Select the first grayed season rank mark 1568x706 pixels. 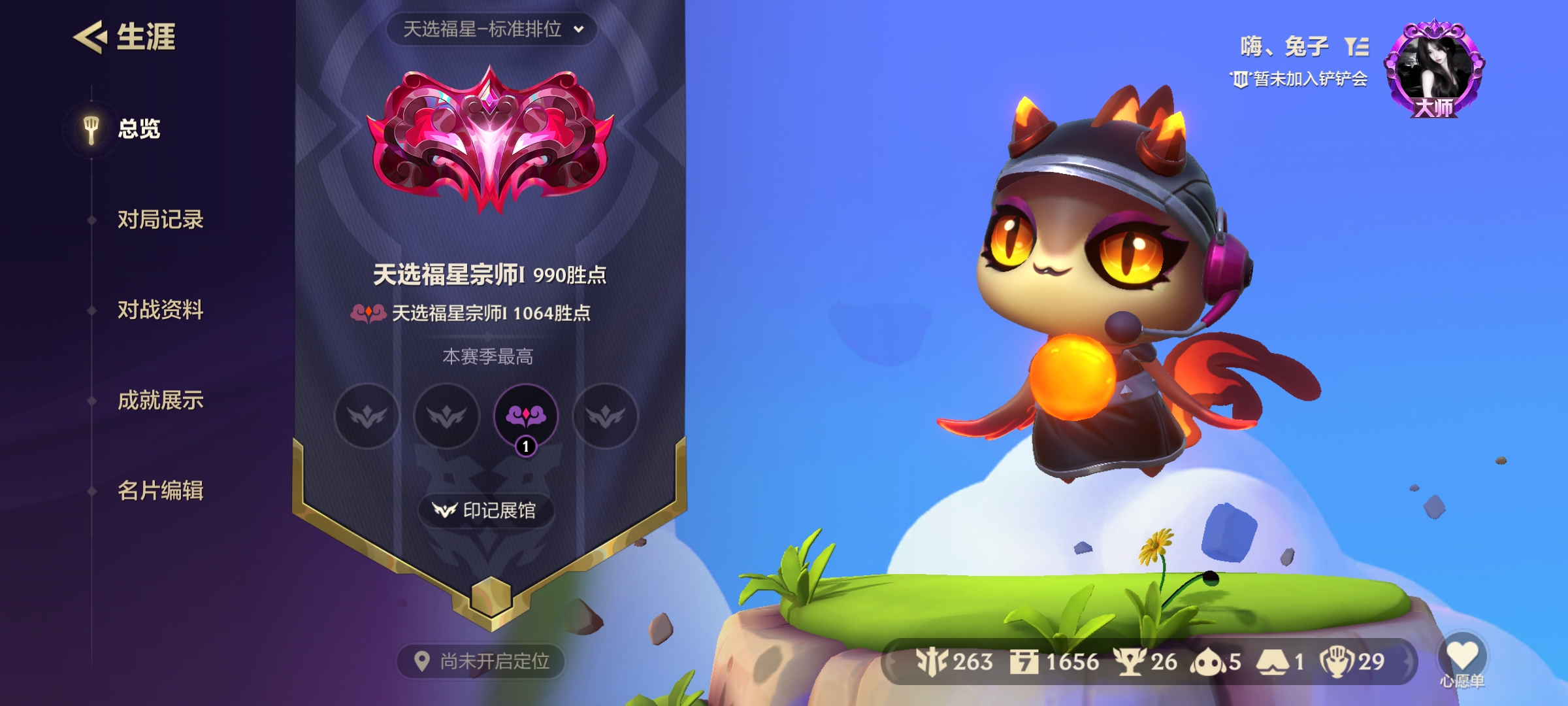(x=367, y=416)
